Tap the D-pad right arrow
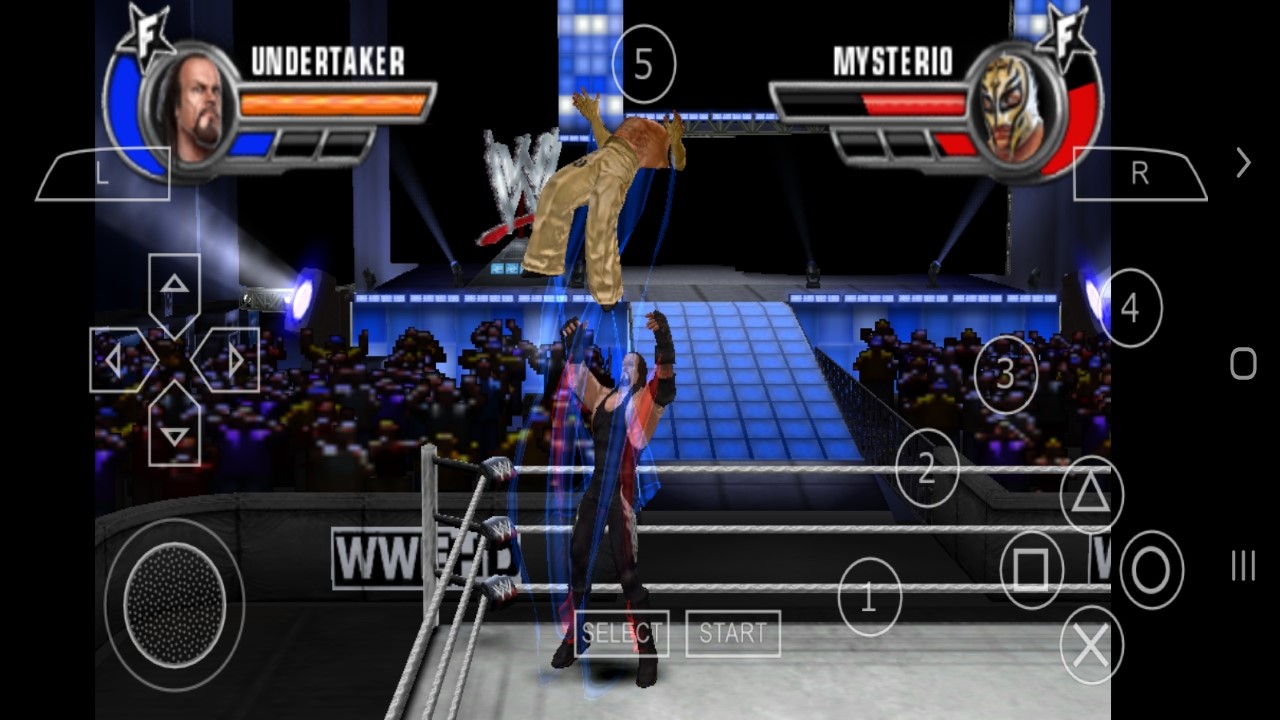 233,360
